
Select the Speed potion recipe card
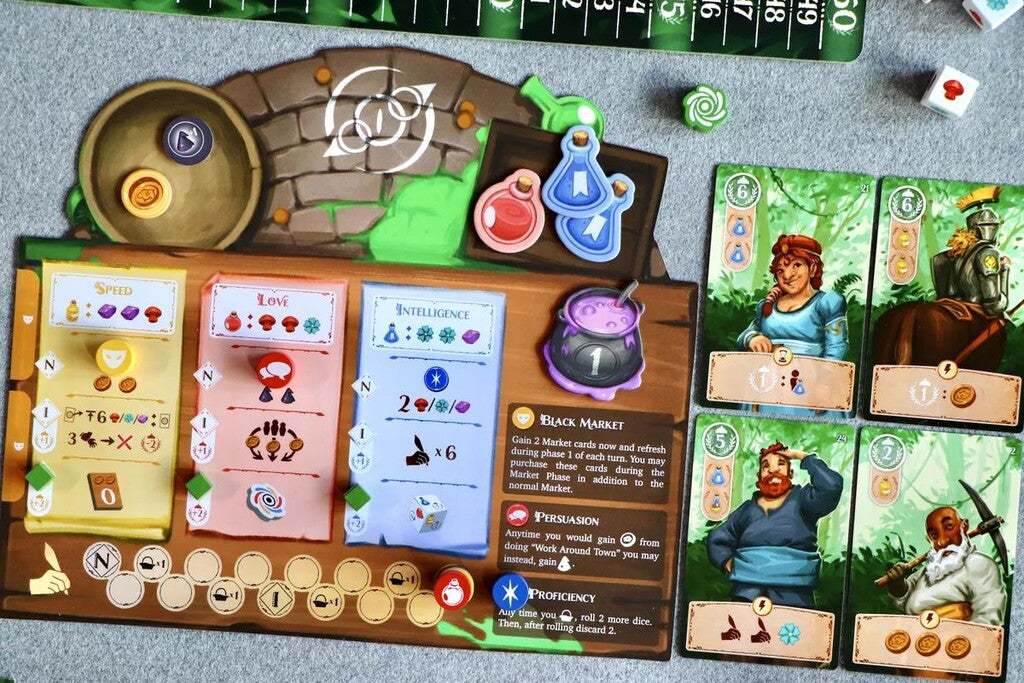coord(110,392)
